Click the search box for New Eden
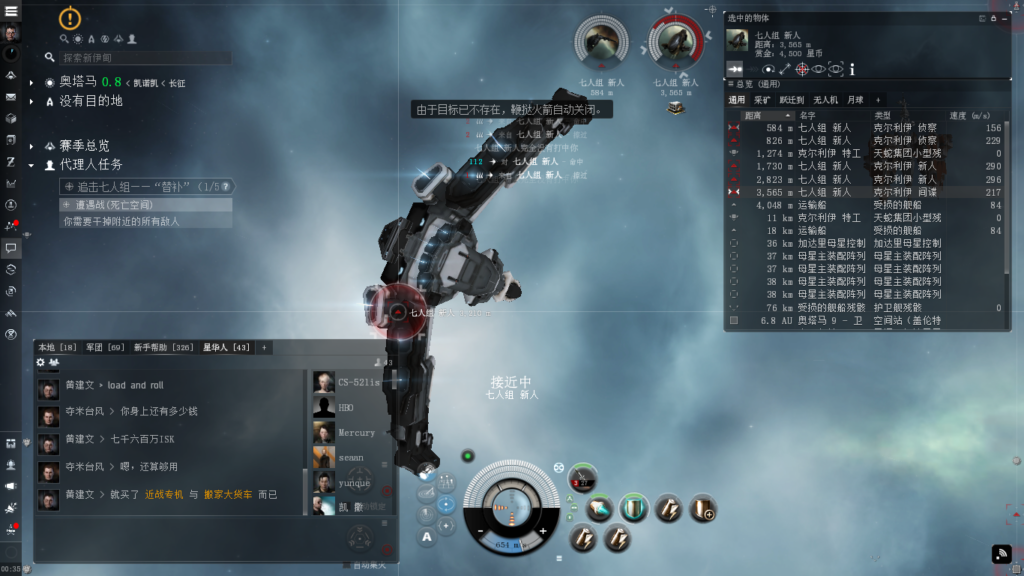The height and width of the screenshot is (576, 1024). pos(145,58)
